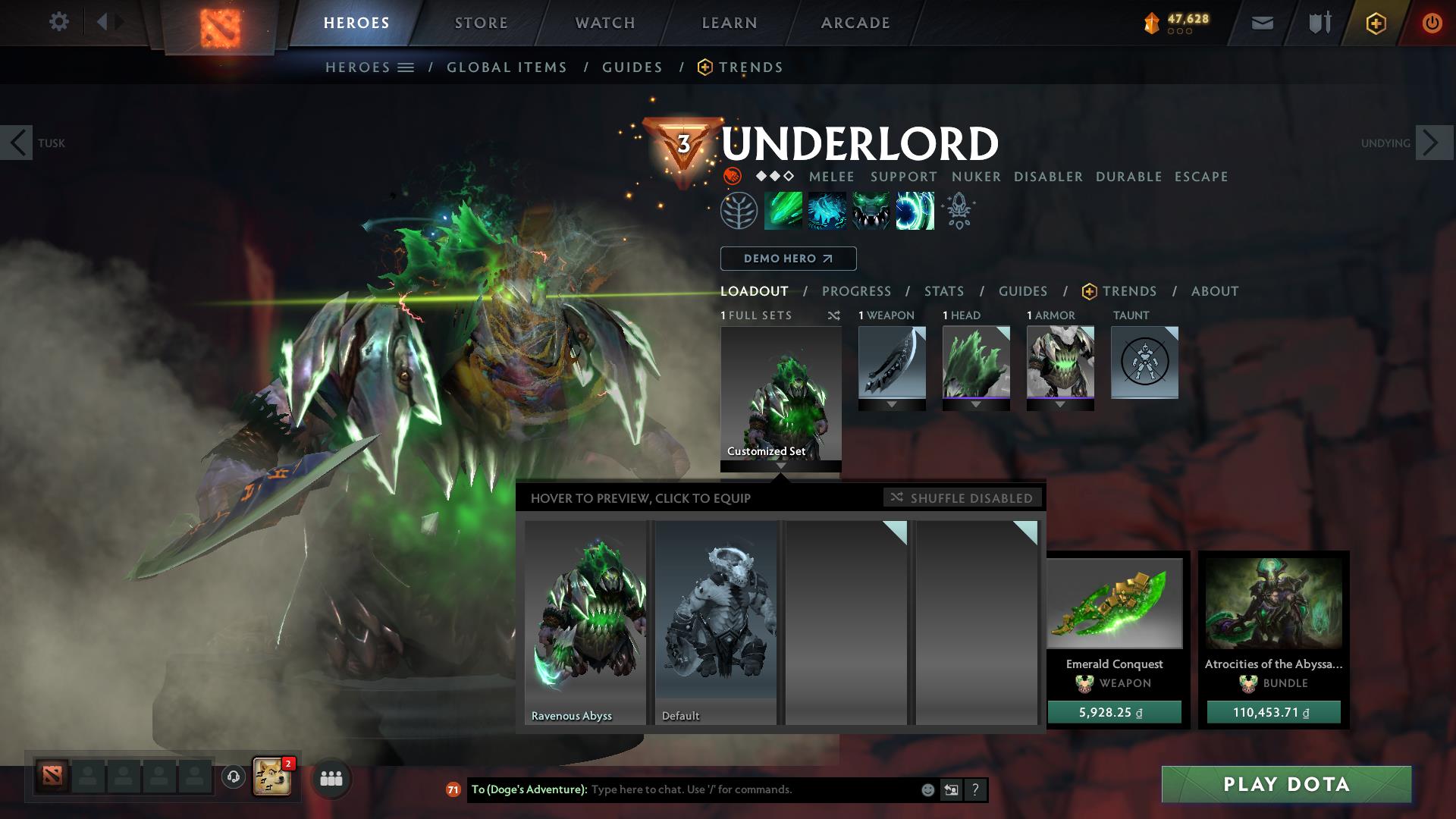Viewport: 1456px width, 819px height.
Task: Click the power button to exit
Action: (x=1430, y=22)
